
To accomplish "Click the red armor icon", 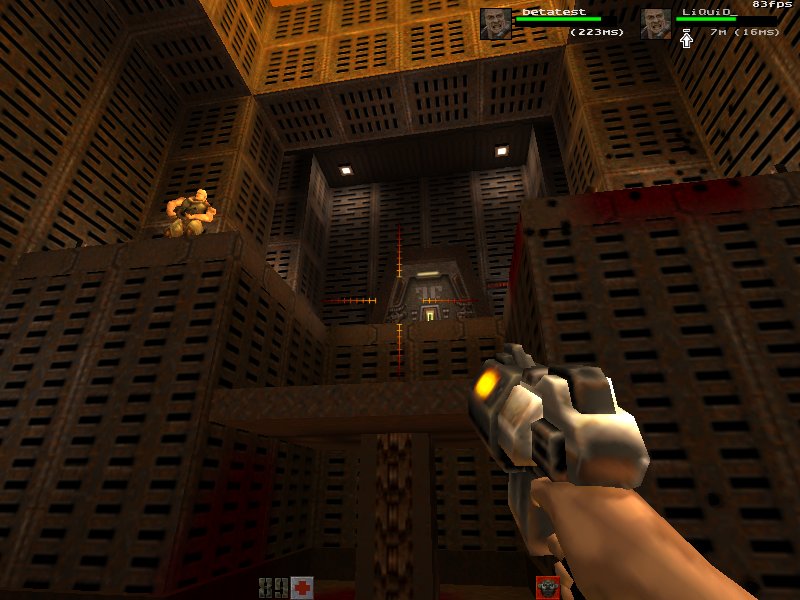I will (546, 587).
